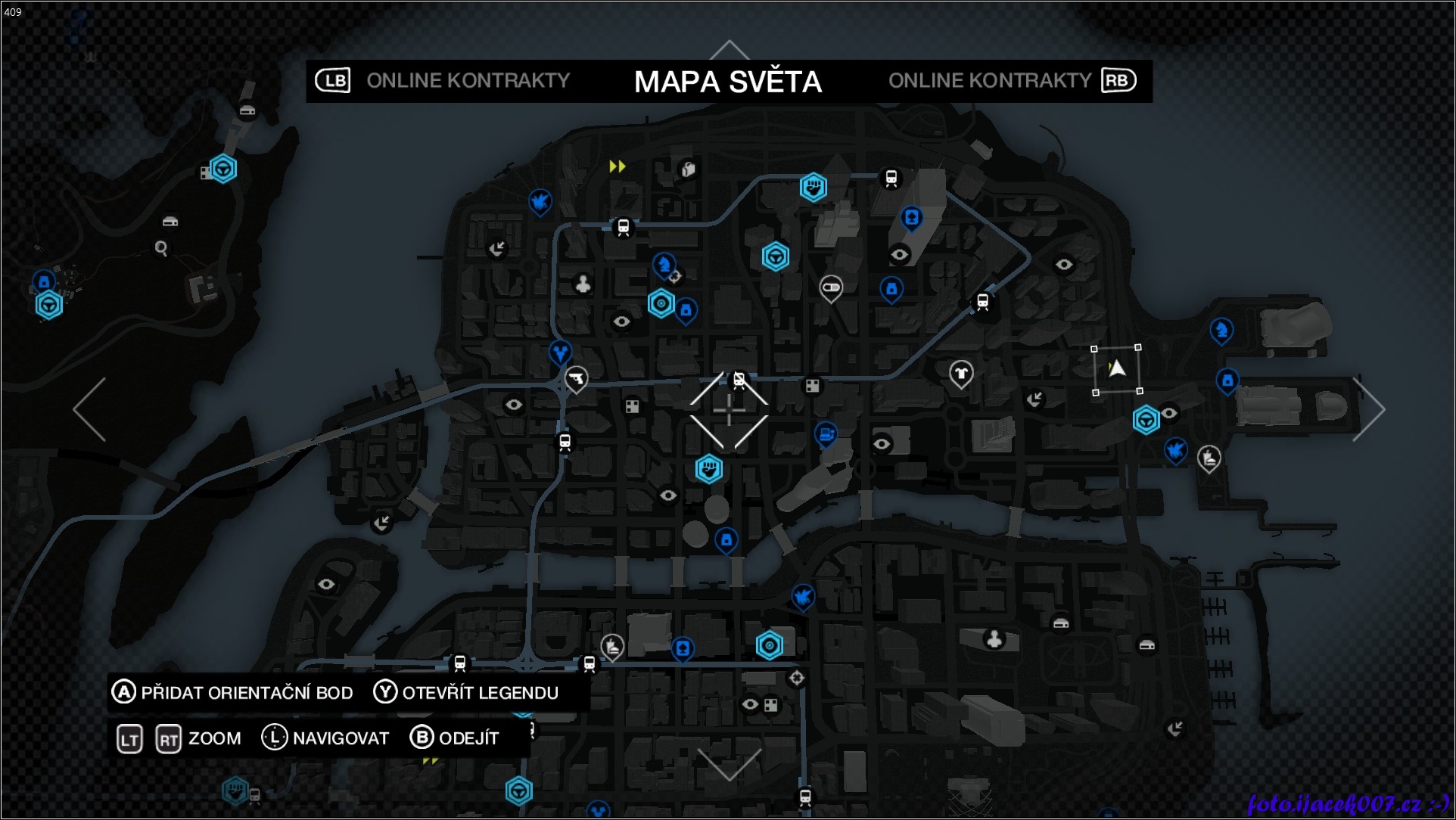Move the map down with the bottom chevron

pos(729,764)
